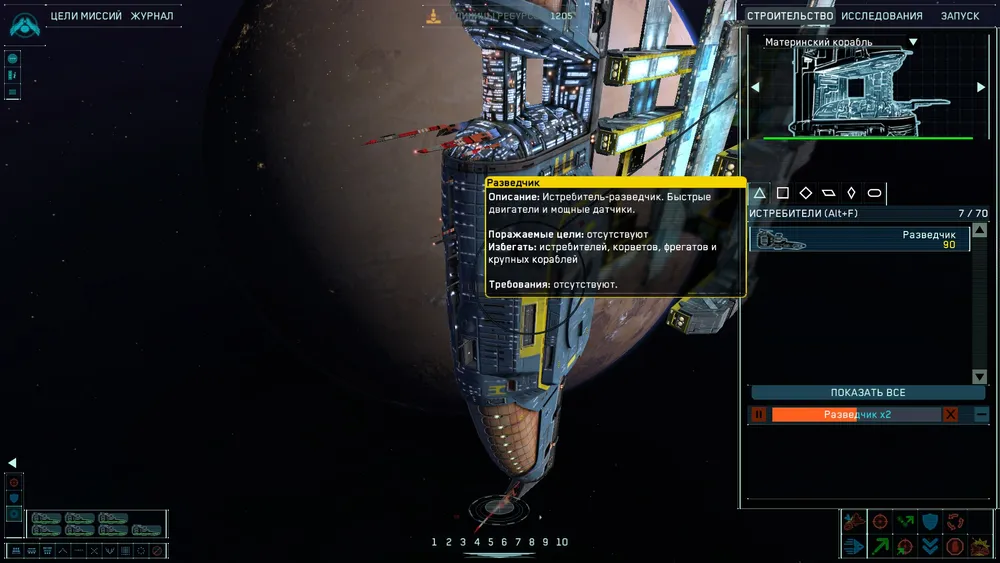Pause the Разведчик x2 build queue
The width and height of the screenshot is (1000, 563).
tap(758, 414)
